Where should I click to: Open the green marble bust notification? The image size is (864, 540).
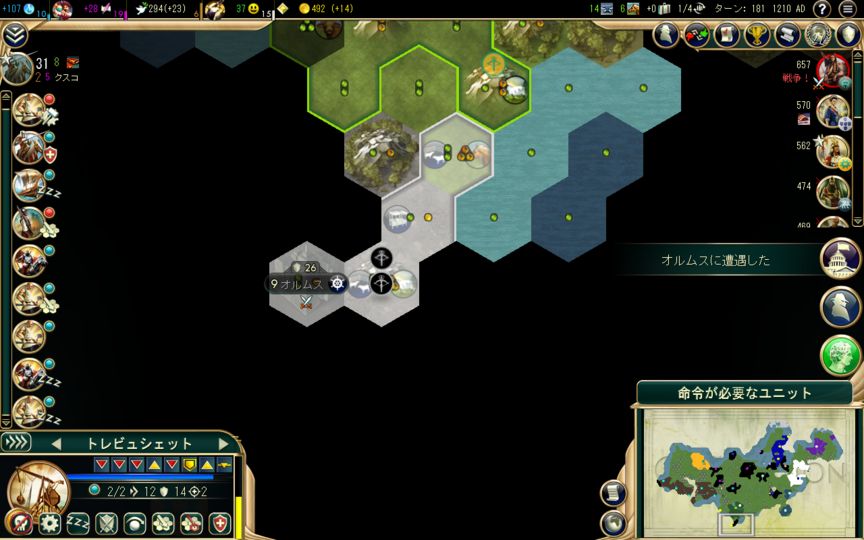pos(841,354)
